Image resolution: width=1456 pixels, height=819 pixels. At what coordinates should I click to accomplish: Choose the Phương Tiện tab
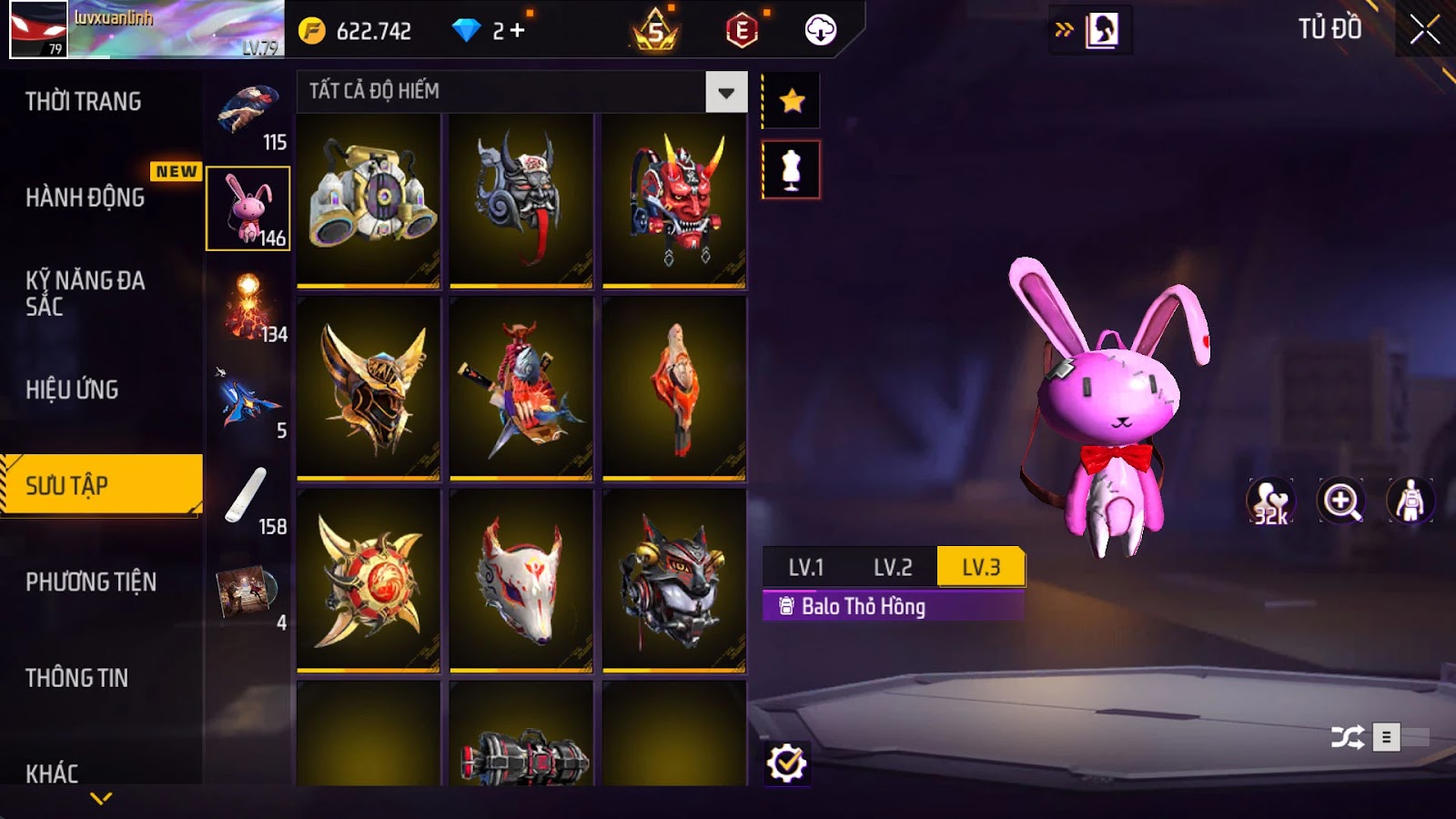(x=91, y=581)
